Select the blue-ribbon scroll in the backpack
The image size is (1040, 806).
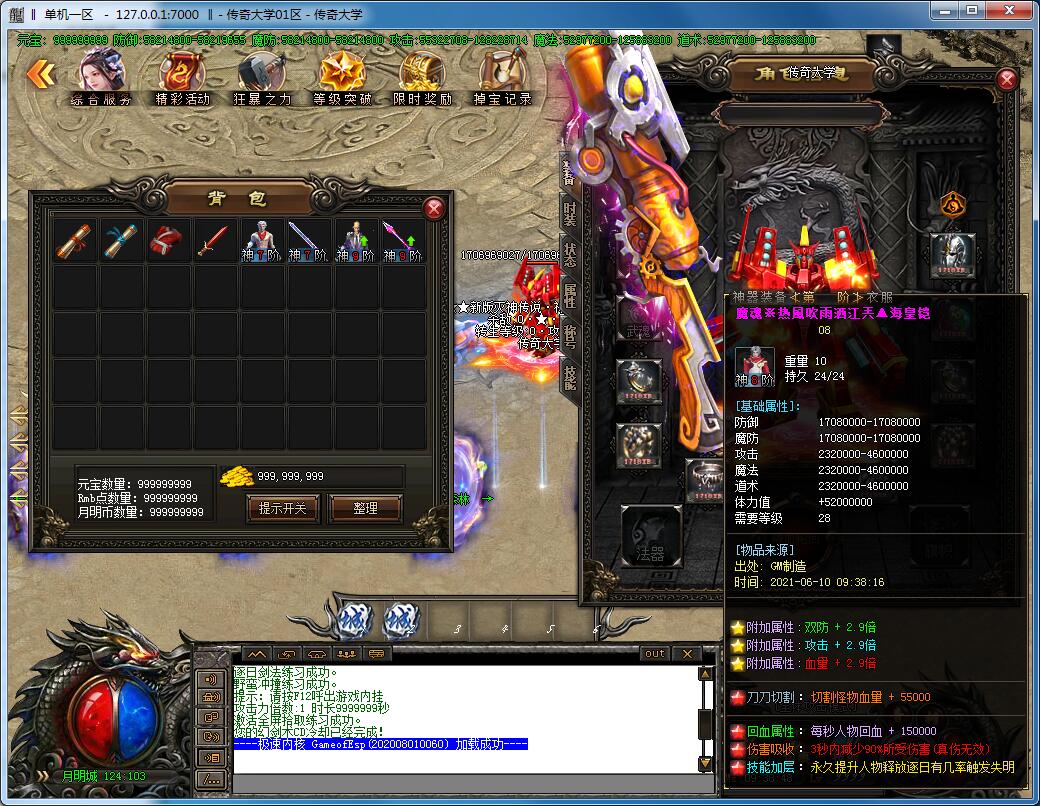coord(122,241)
